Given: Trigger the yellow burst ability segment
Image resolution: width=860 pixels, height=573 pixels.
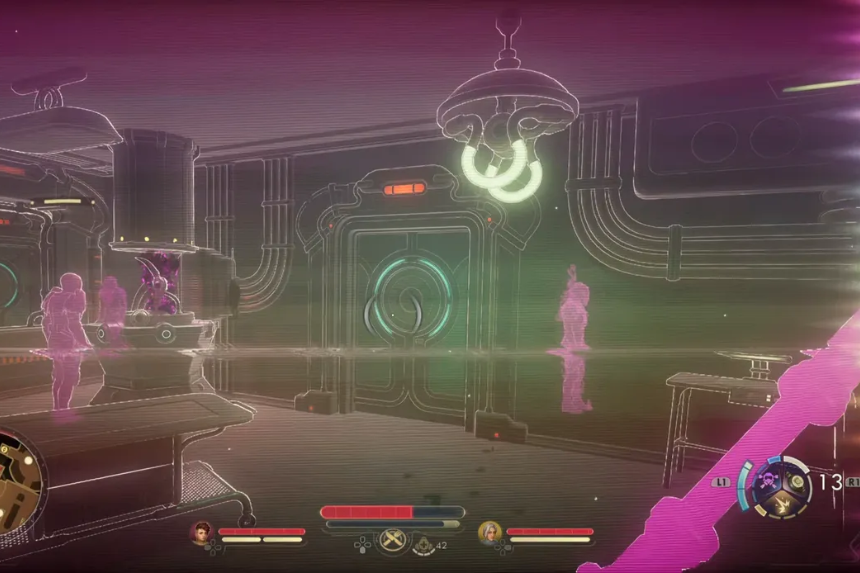Looking at the screenshot, I should tap(782, 504).
